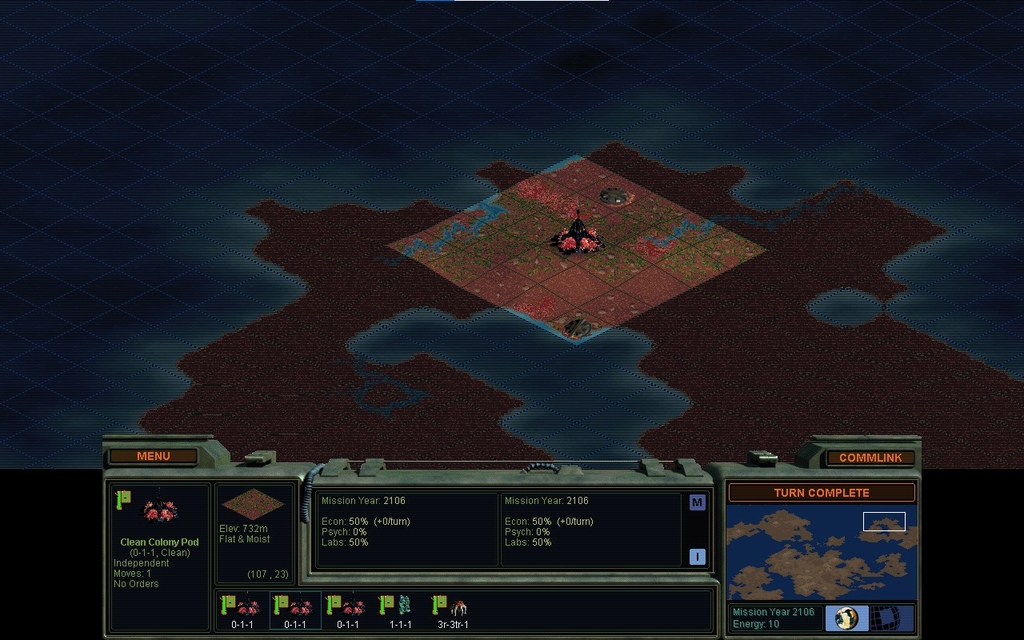This screenshot has width=1024, height=640.
Task: Choose the 1-1-1 unit in stack
Action: tap(400, 609)
